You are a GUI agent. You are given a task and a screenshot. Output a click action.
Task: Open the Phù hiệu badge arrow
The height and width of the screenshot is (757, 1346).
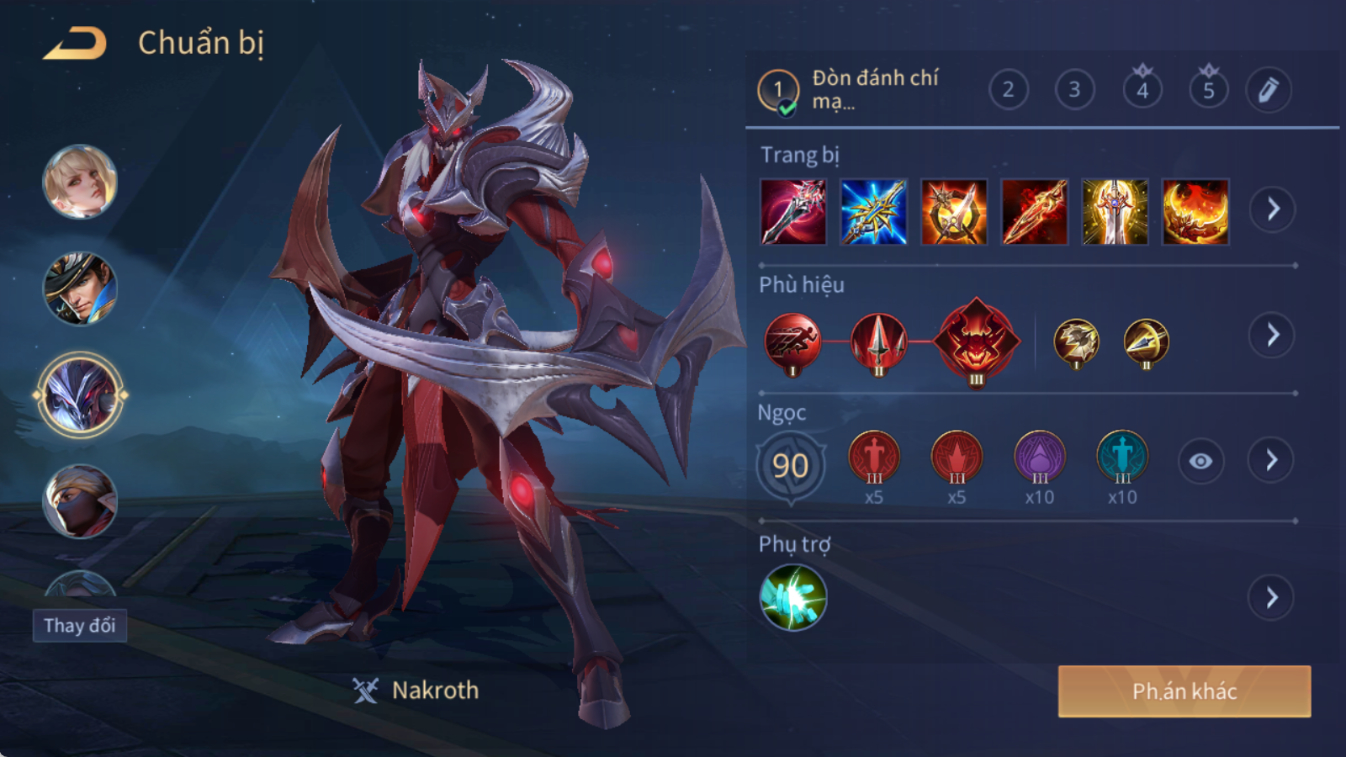[1272, 335]
